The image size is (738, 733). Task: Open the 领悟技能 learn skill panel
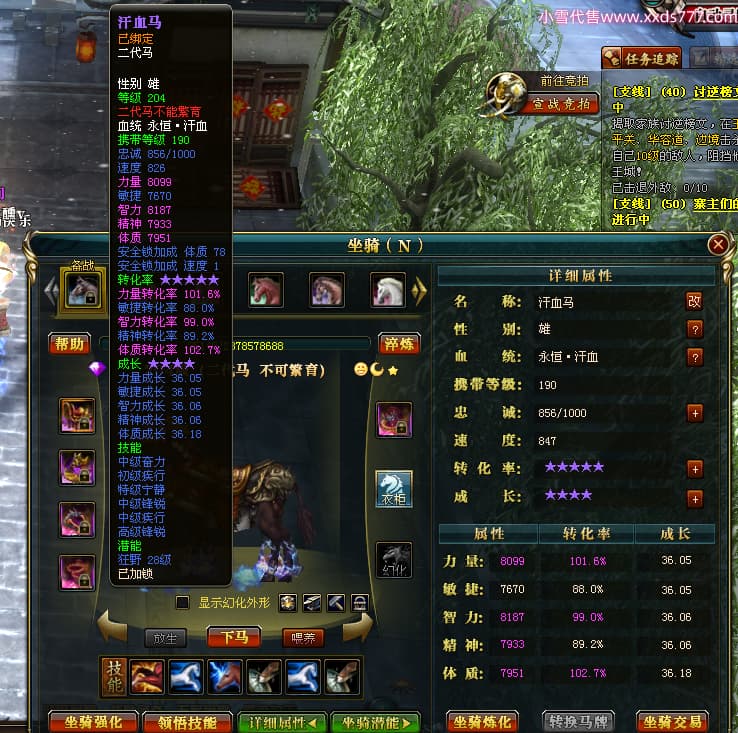pos(186,722)
